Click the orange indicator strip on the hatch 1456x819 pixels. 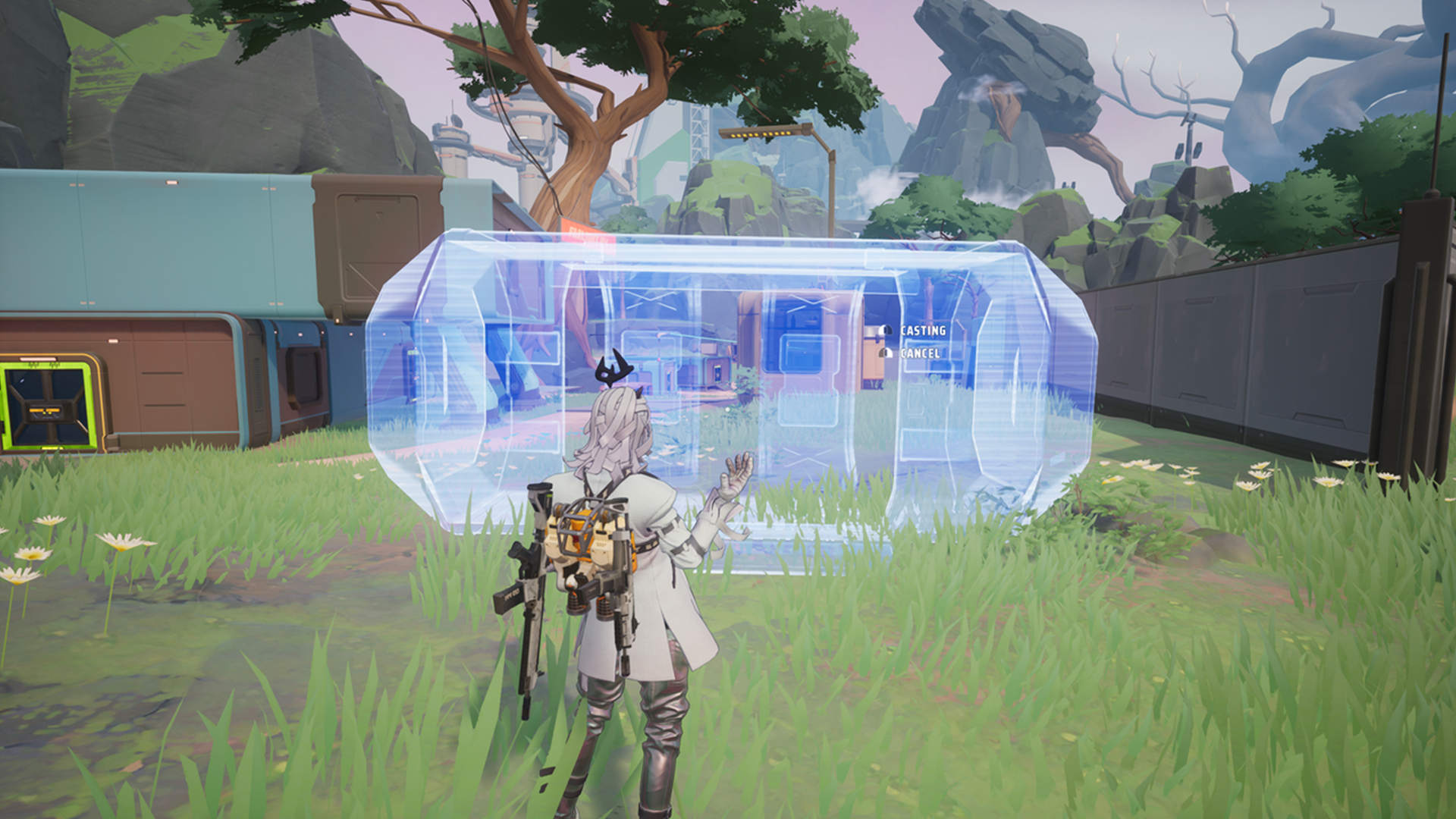(45, 410)
